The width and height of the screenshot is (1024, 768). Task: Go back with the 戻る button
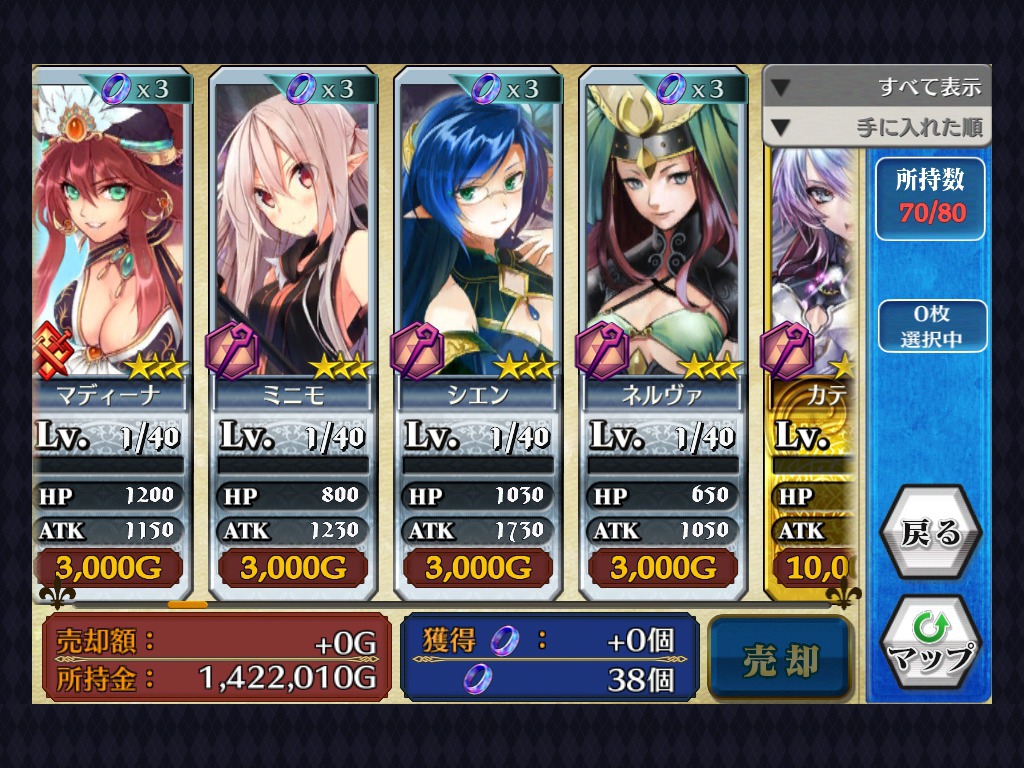(930, 533)
